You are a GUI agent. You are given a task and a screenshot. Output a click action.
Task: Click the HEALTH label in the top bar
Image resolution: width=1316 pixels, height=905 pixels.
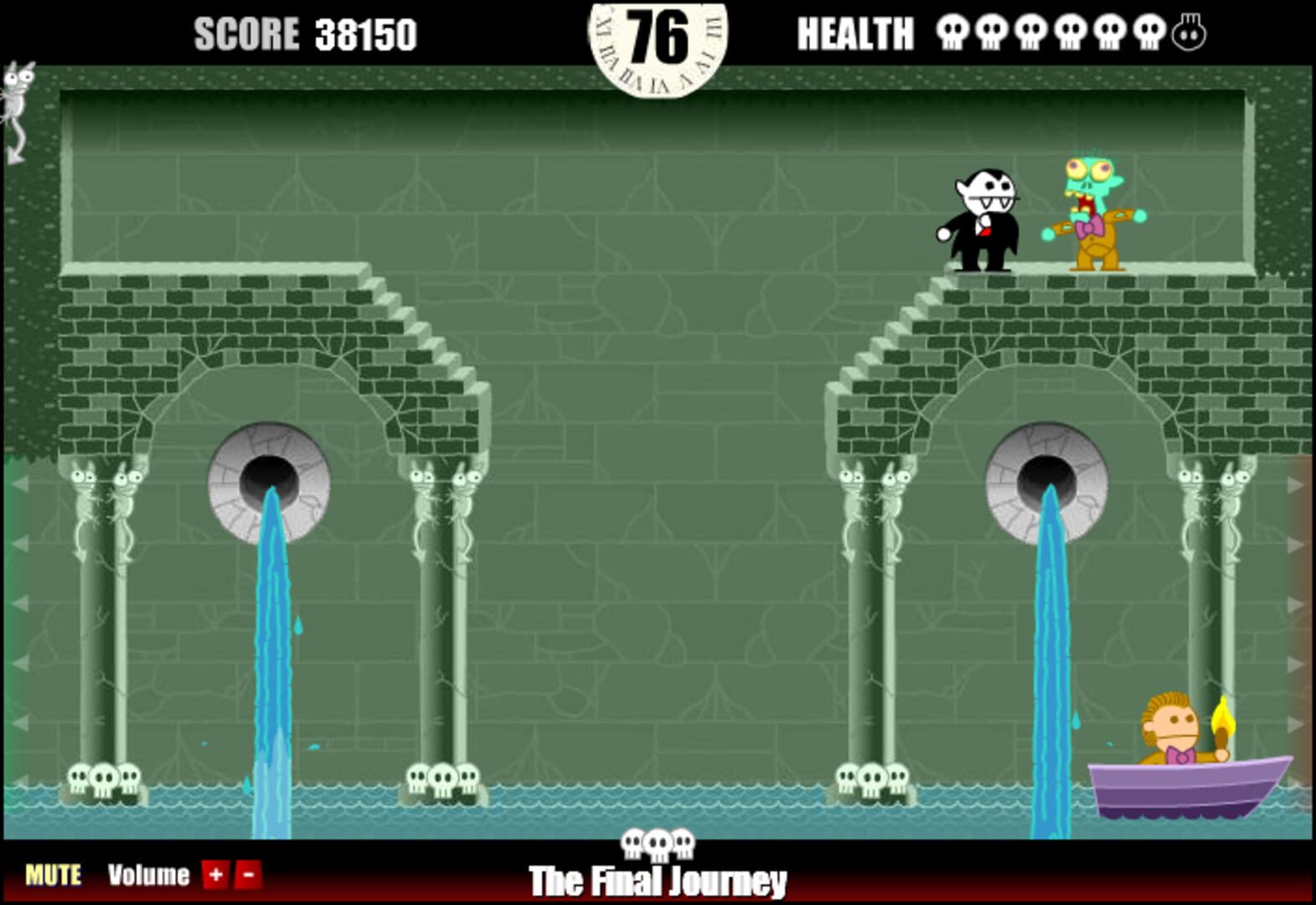point(856,32)
